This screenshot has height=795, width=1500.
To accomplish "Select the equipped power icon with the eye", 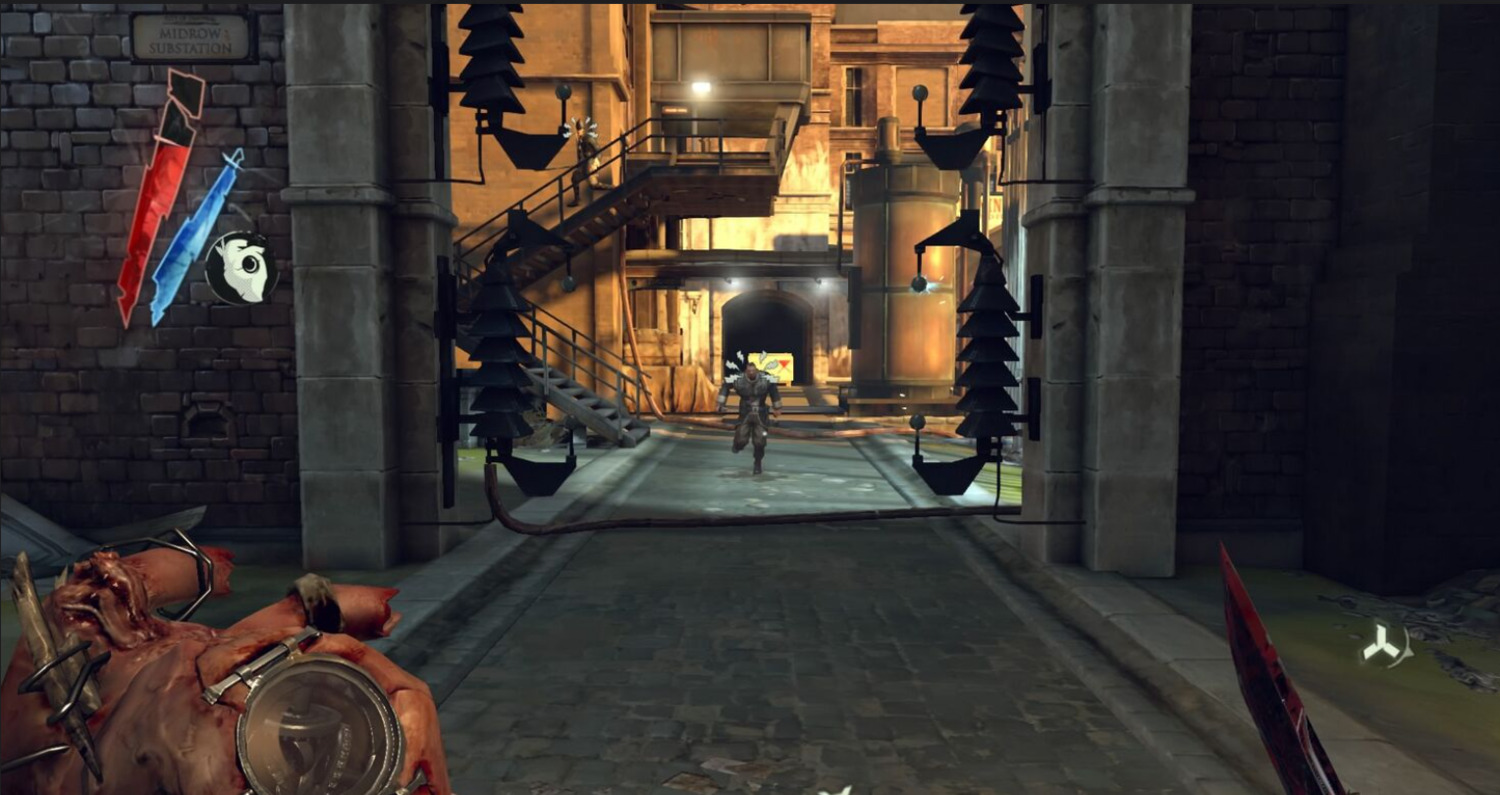I will (x=241, y=268).
